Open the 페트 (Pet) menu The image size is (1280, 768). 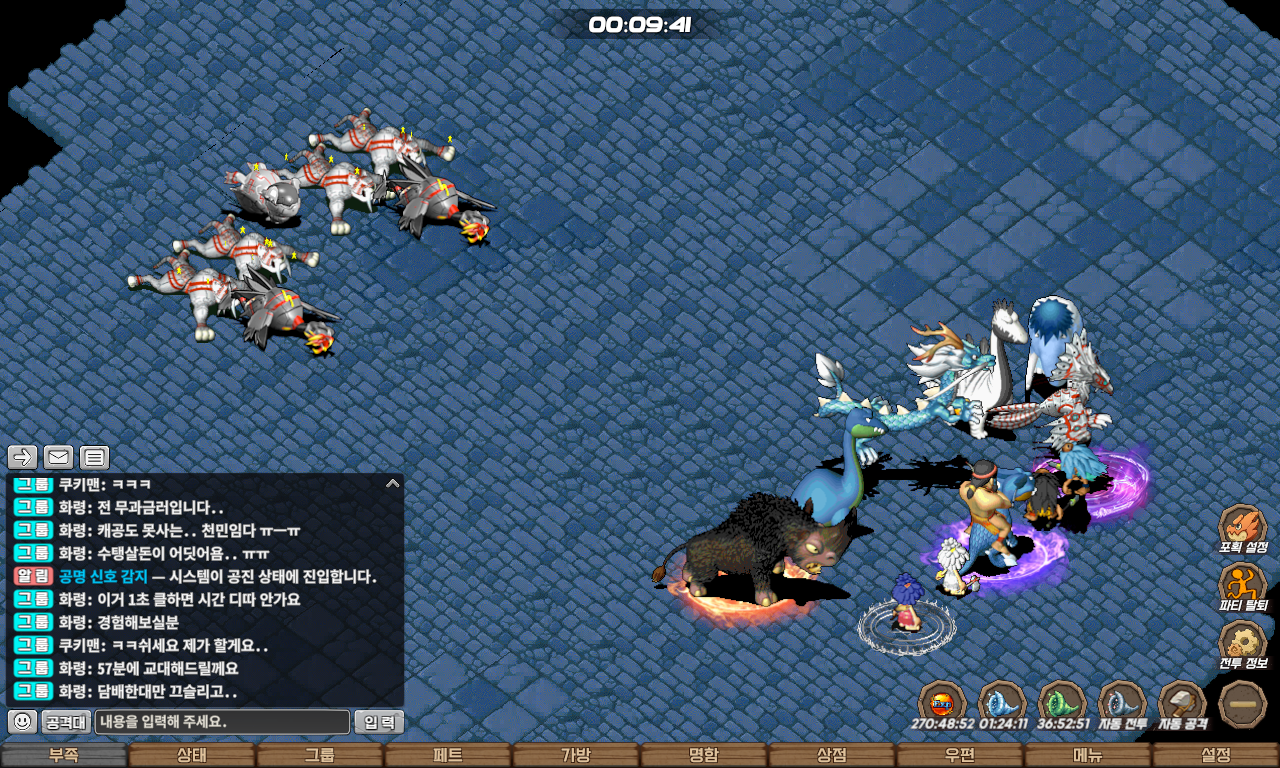tap(447, 755)
